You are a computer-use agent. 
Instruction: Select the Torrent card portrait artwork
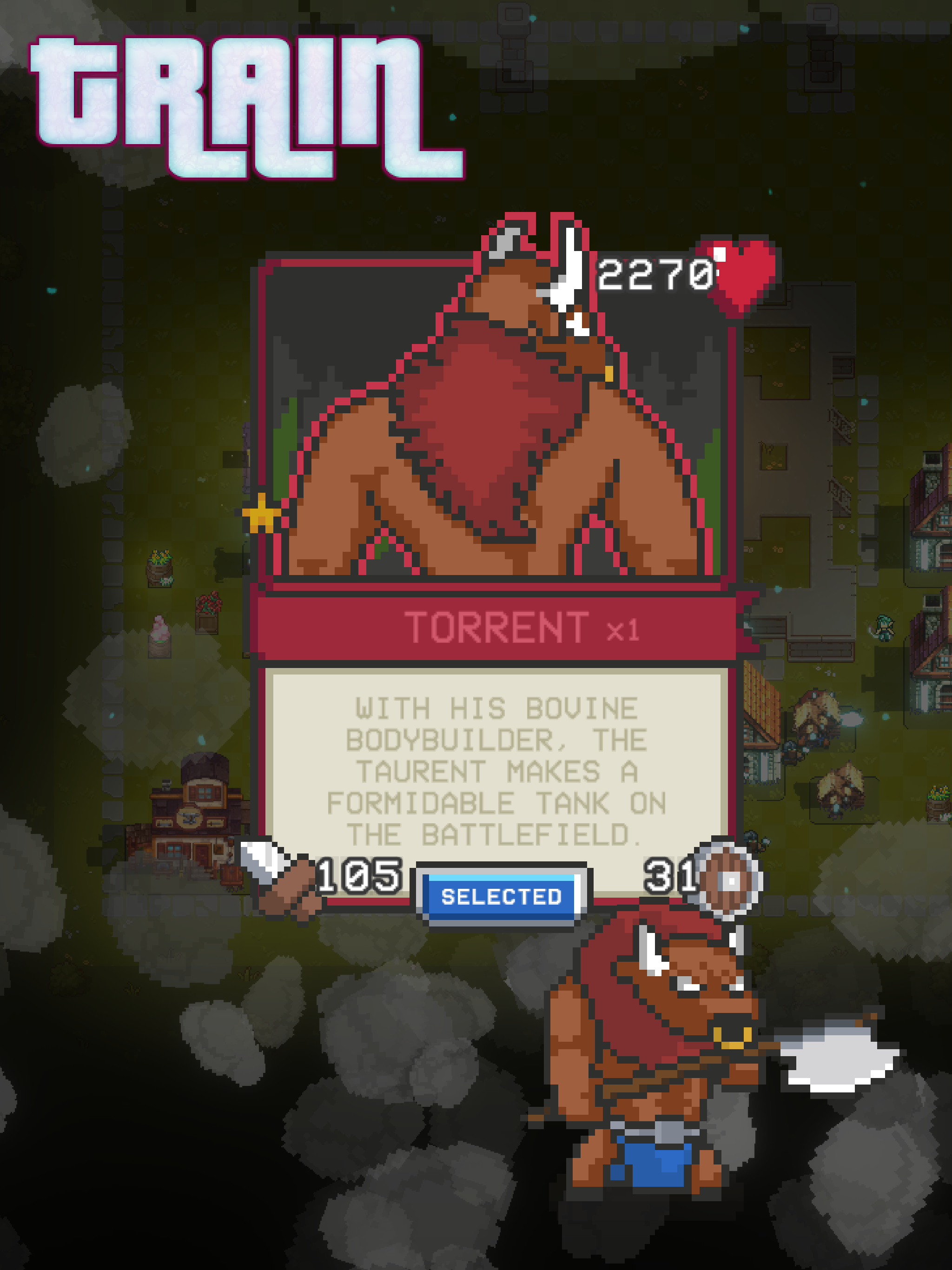coord(500,419)
